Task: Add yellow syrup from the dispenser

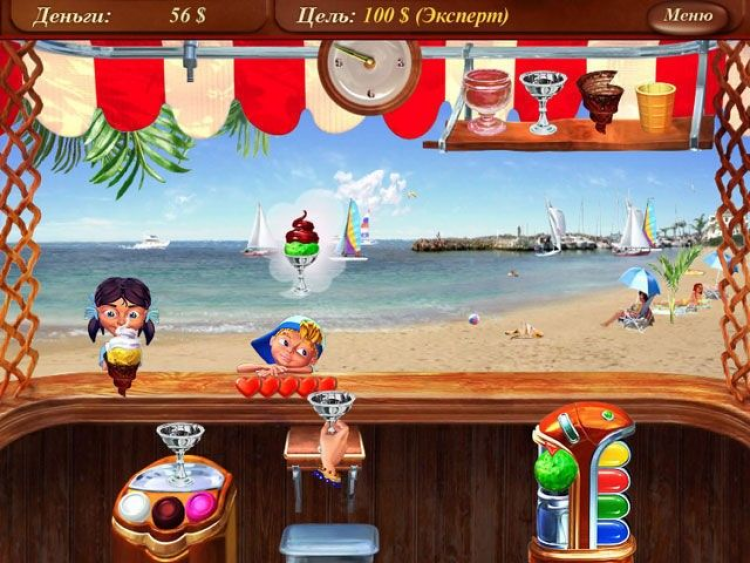Action: coord(612,455)
